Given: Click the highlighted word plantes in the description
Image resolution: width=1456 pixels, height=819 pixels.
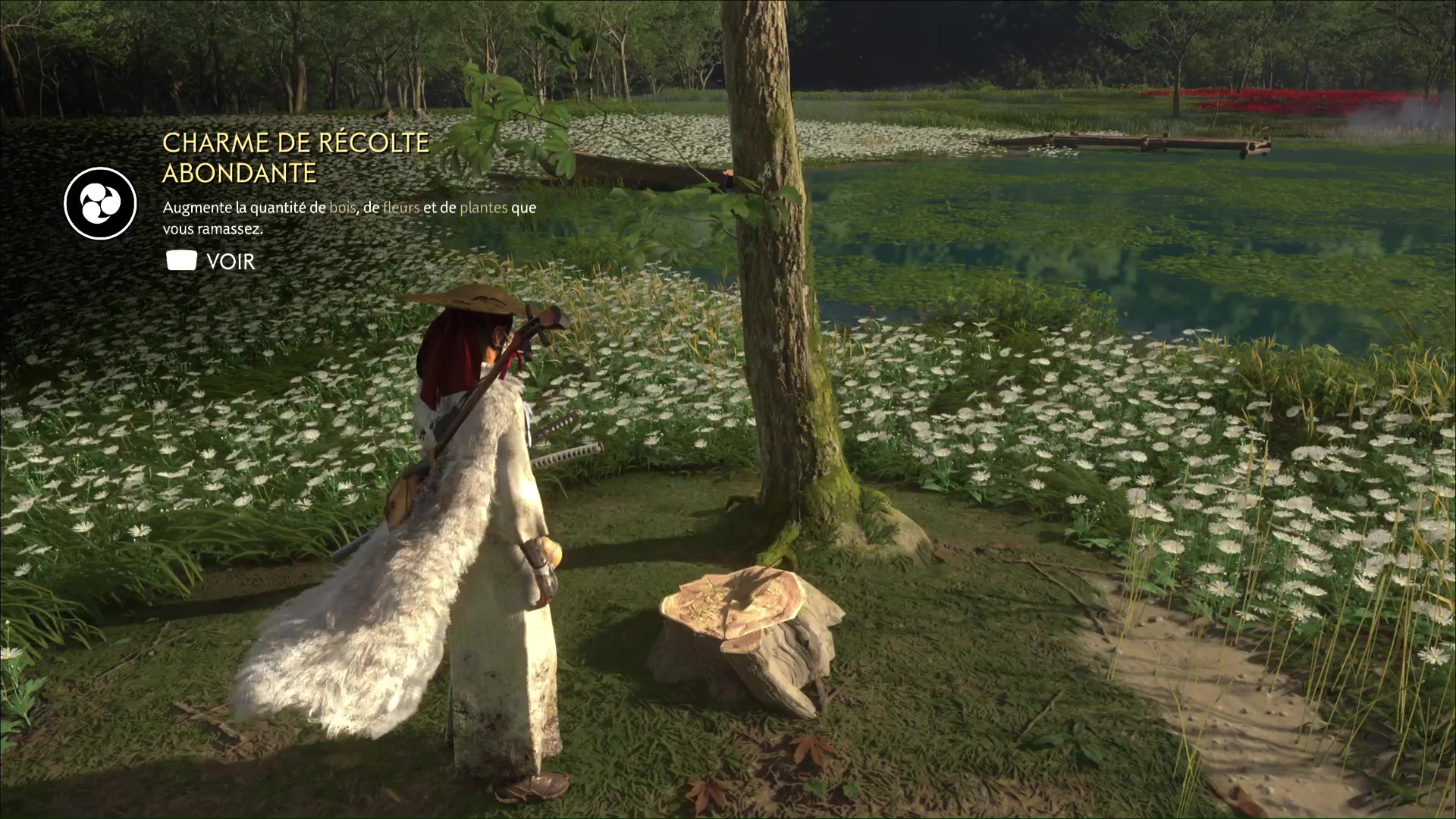Looking at the screenshot, I should pos(483,207).
